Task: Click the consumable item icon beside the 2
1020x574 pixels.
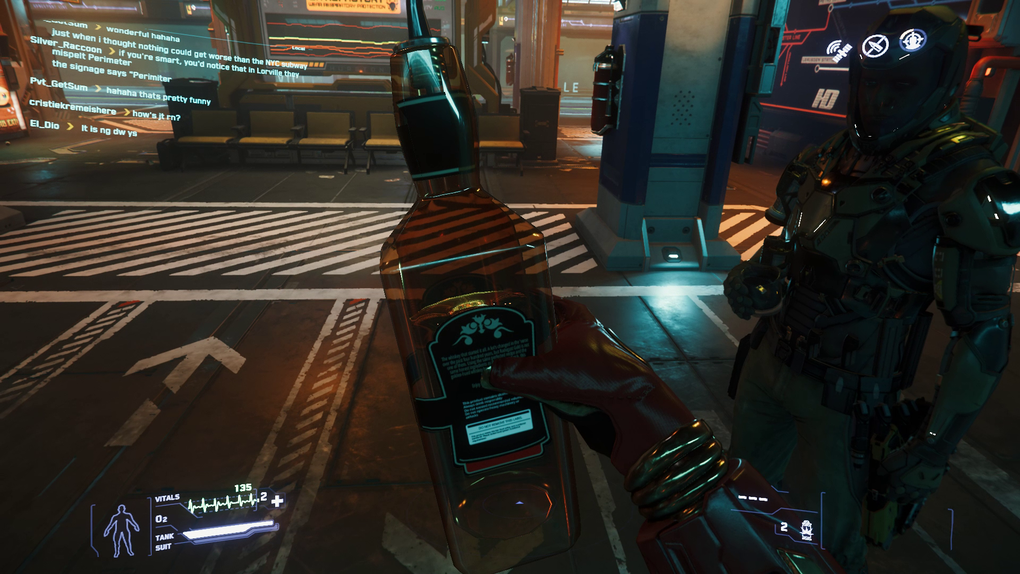Action: pyautogui.click(x=806, y=529)
